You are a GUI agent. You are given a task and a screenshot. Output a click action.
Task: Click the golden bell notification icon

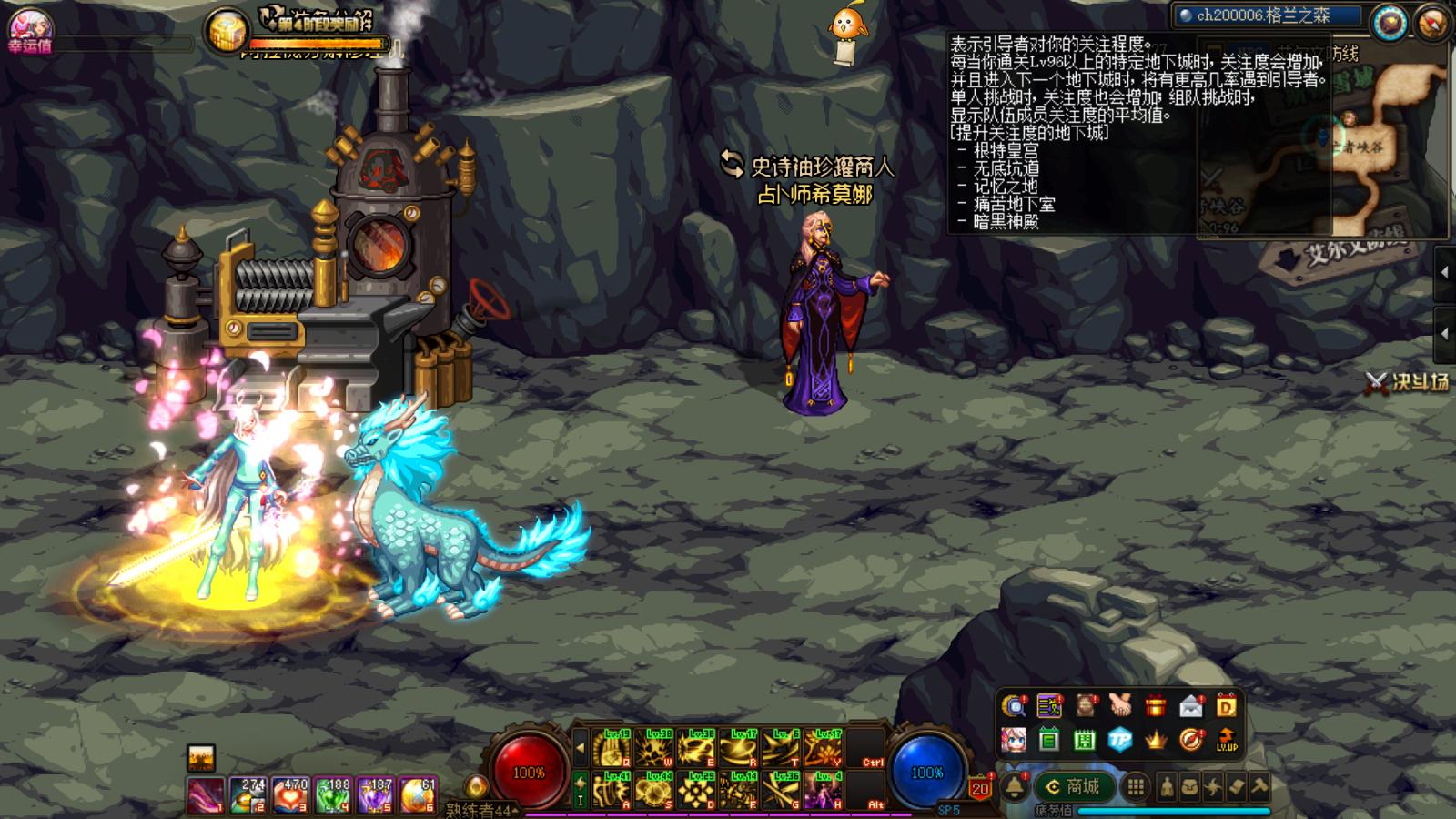(1016, 786)
